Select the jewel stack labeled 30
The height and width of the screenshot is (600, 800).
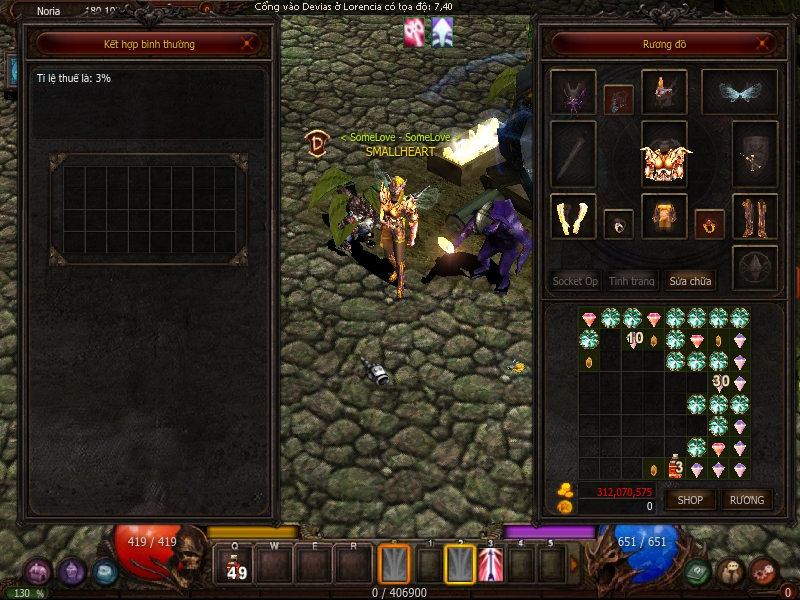(720, 381)
